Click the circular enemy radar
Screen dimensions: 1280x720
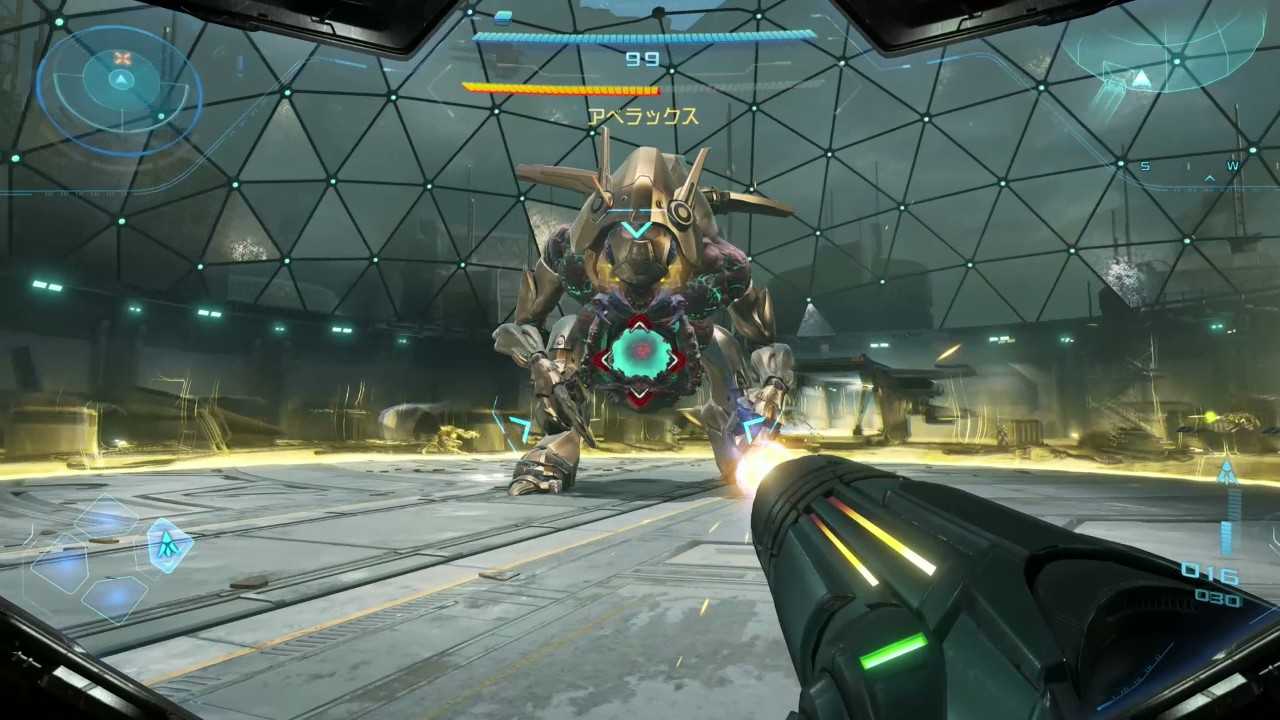point(120,88)
